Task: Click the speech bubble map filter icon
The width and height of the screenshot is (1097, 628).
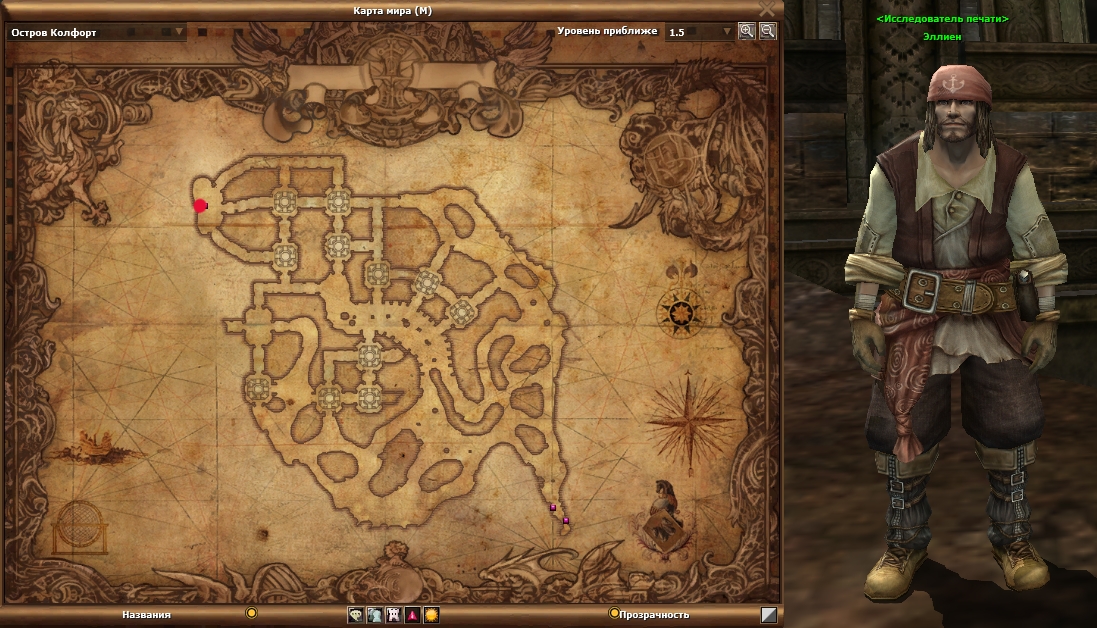Action: click(x=356, y=615)
